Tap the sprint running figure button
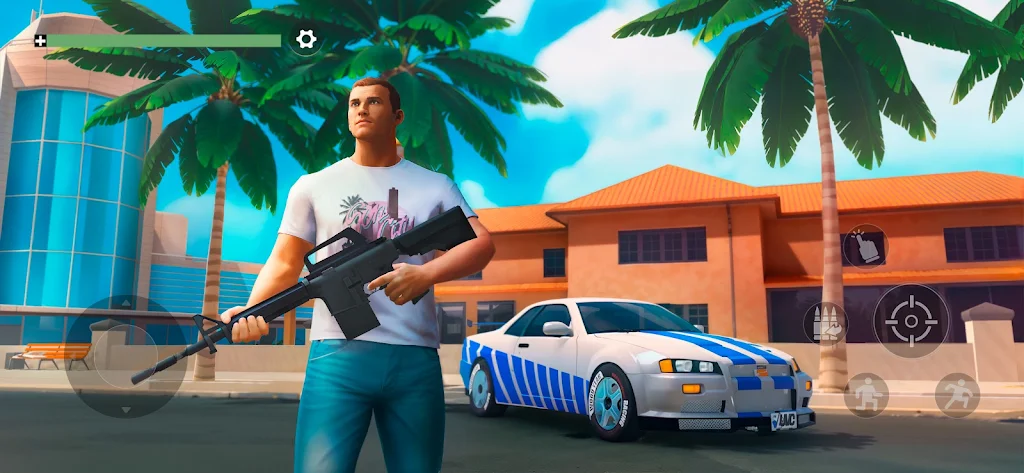Image resolution: width=1024 pixels, height=473 pixels. 957,395
